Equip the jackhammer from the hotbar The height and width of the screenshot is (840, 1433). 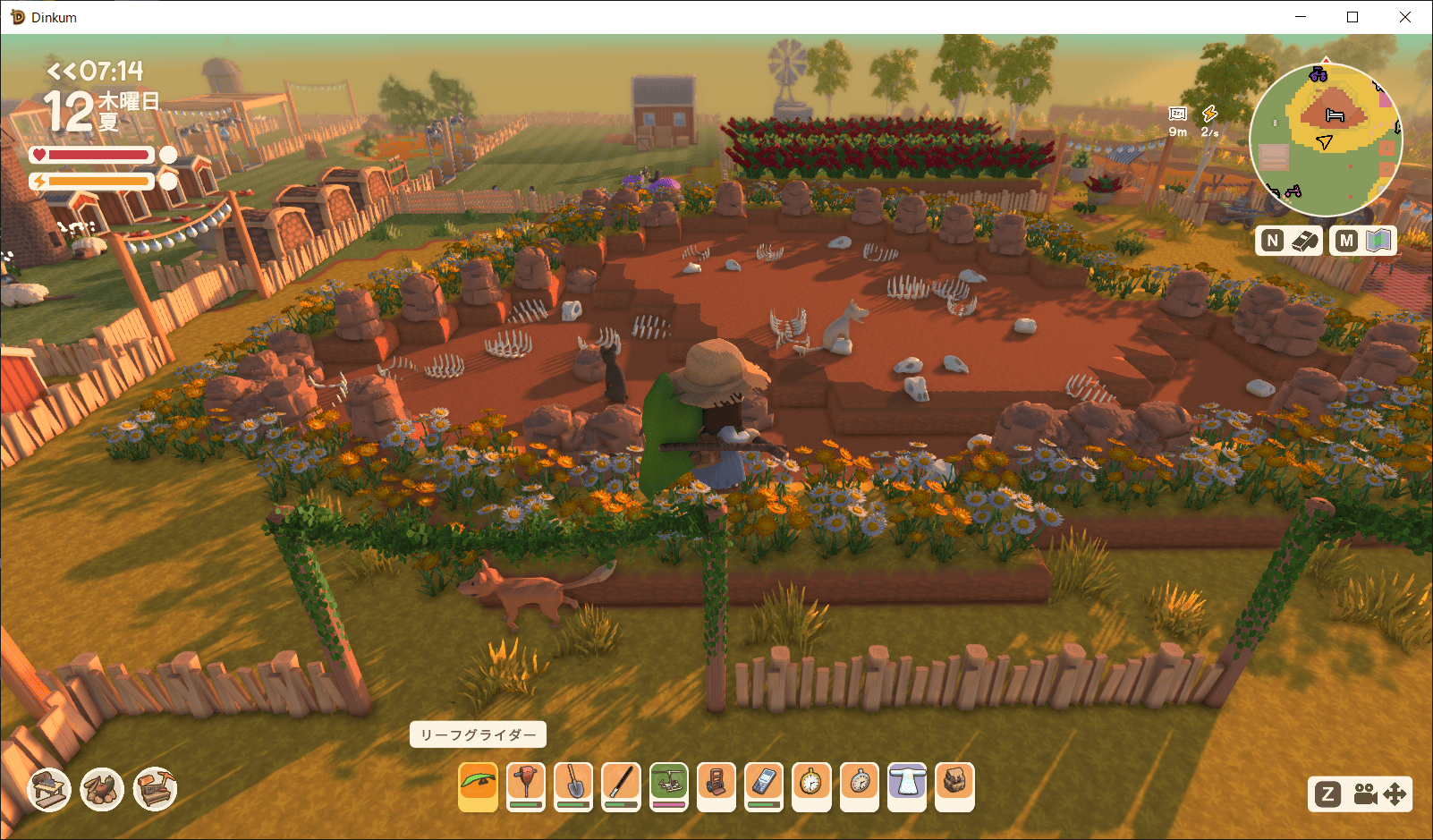(526, 786)
